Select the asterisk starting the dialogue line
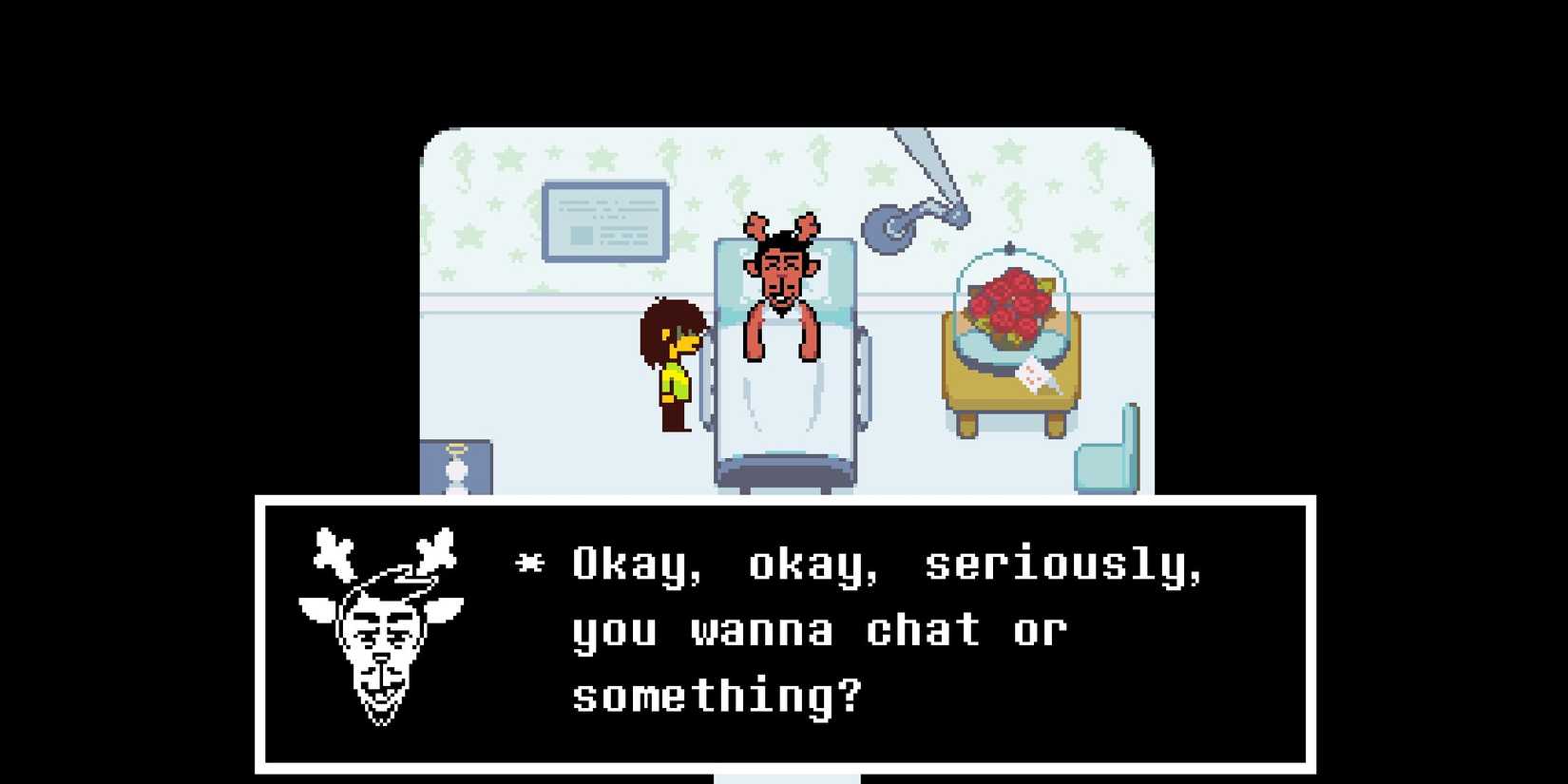This screenshot has width=1568, height=784. pos(532,563)
